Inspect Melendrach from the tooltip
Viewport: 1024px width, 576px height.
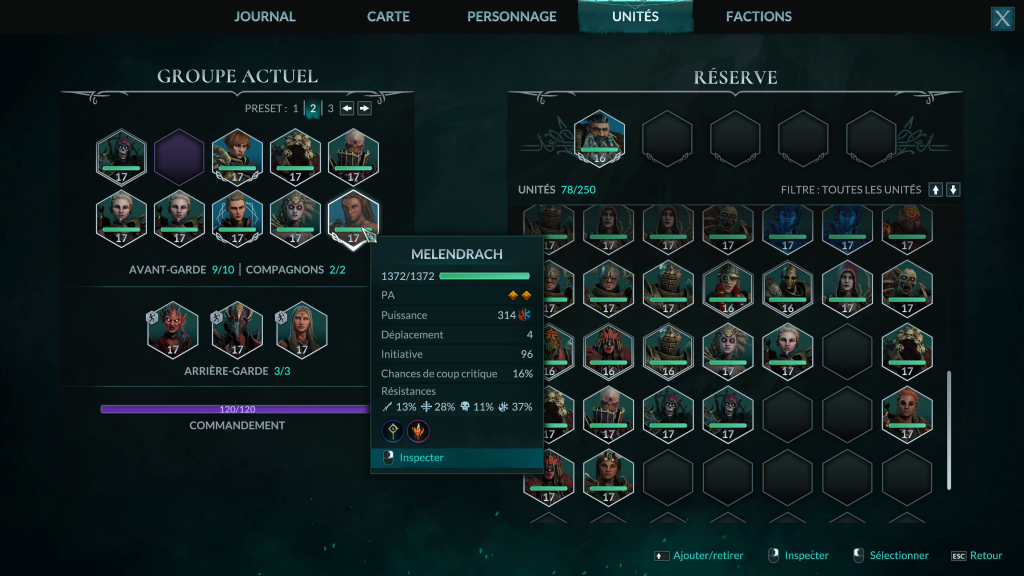(x=420, y=457)
